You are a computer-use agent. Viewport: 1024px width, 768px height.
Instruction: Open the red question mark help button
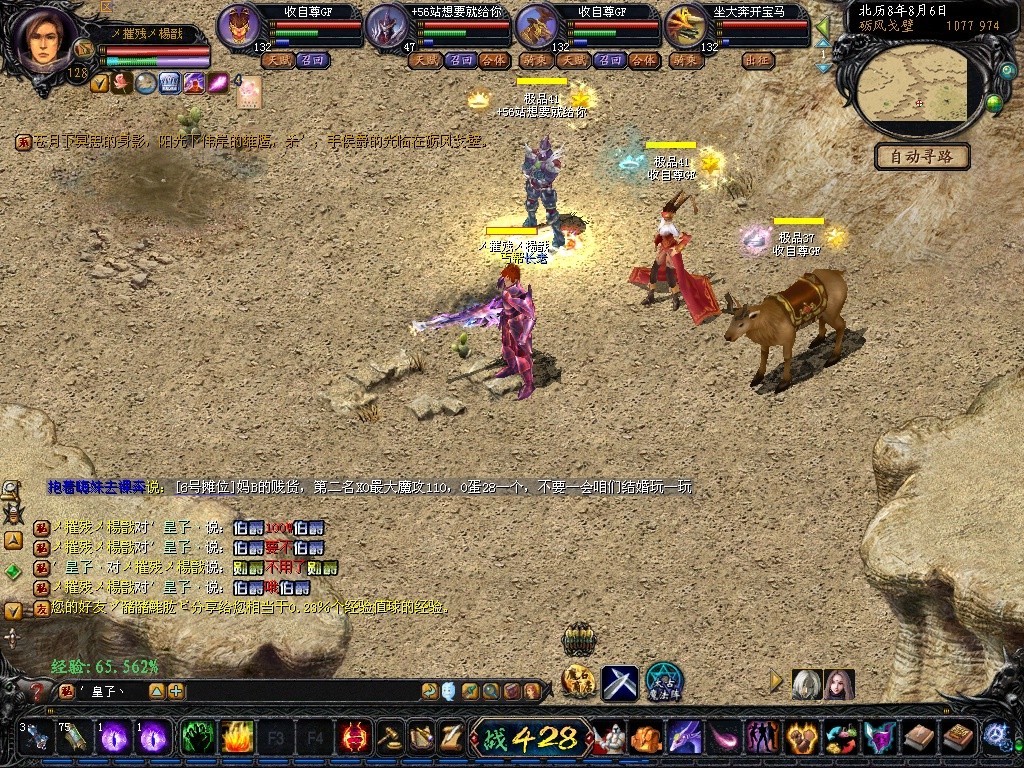37,691
